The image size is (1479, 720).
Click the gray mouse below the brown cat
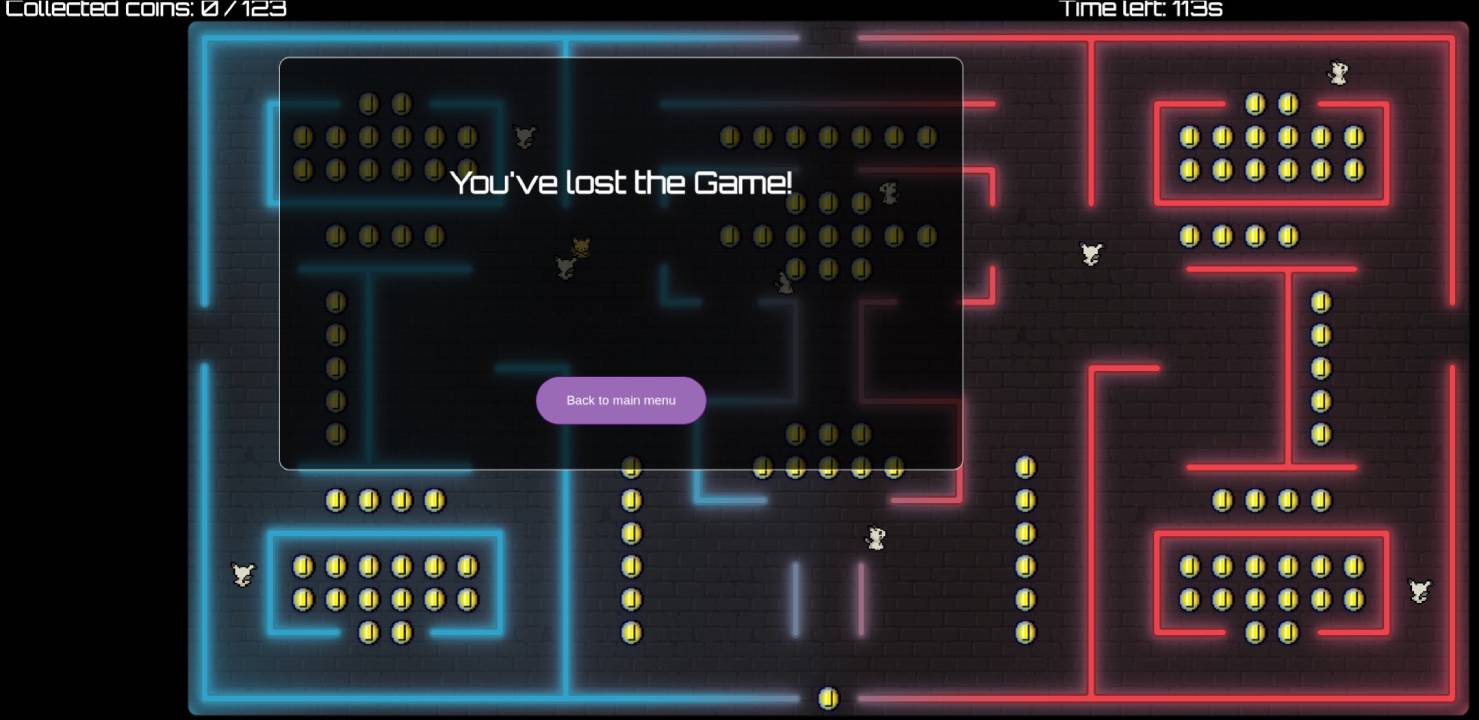564,268
